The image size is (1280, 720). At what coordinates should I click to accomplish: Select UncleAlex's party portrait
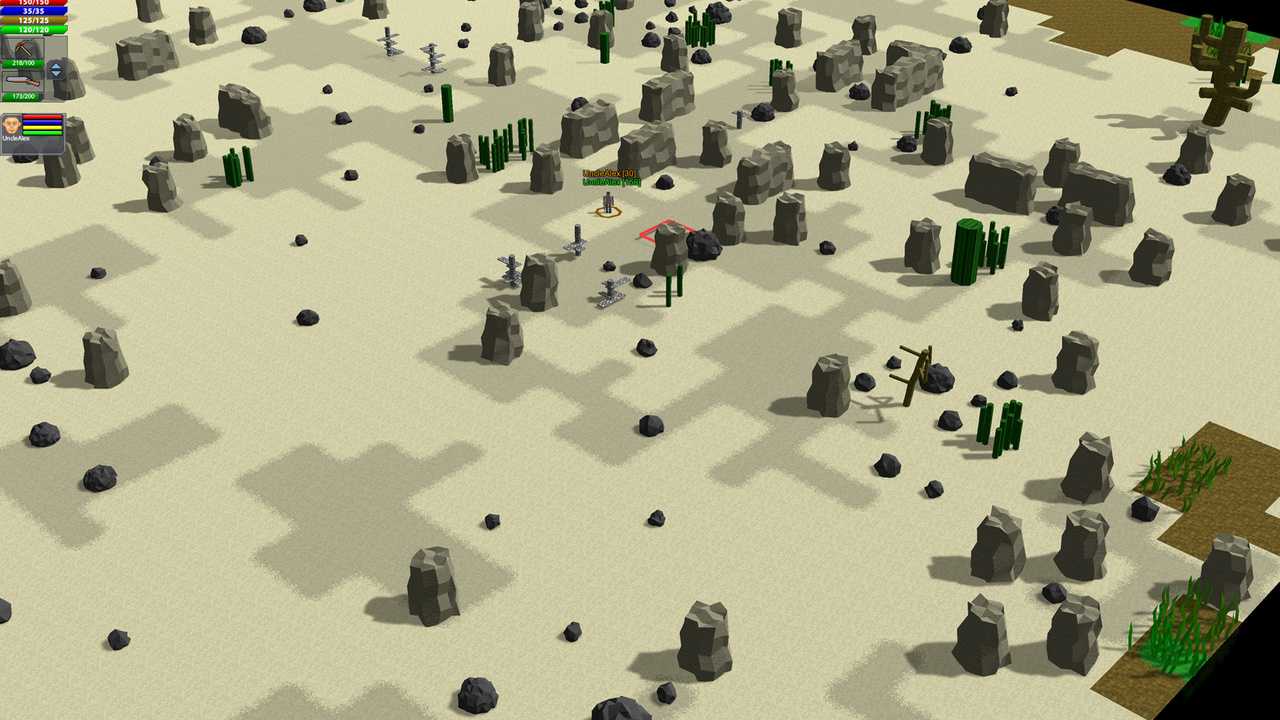tap(12, 126)
